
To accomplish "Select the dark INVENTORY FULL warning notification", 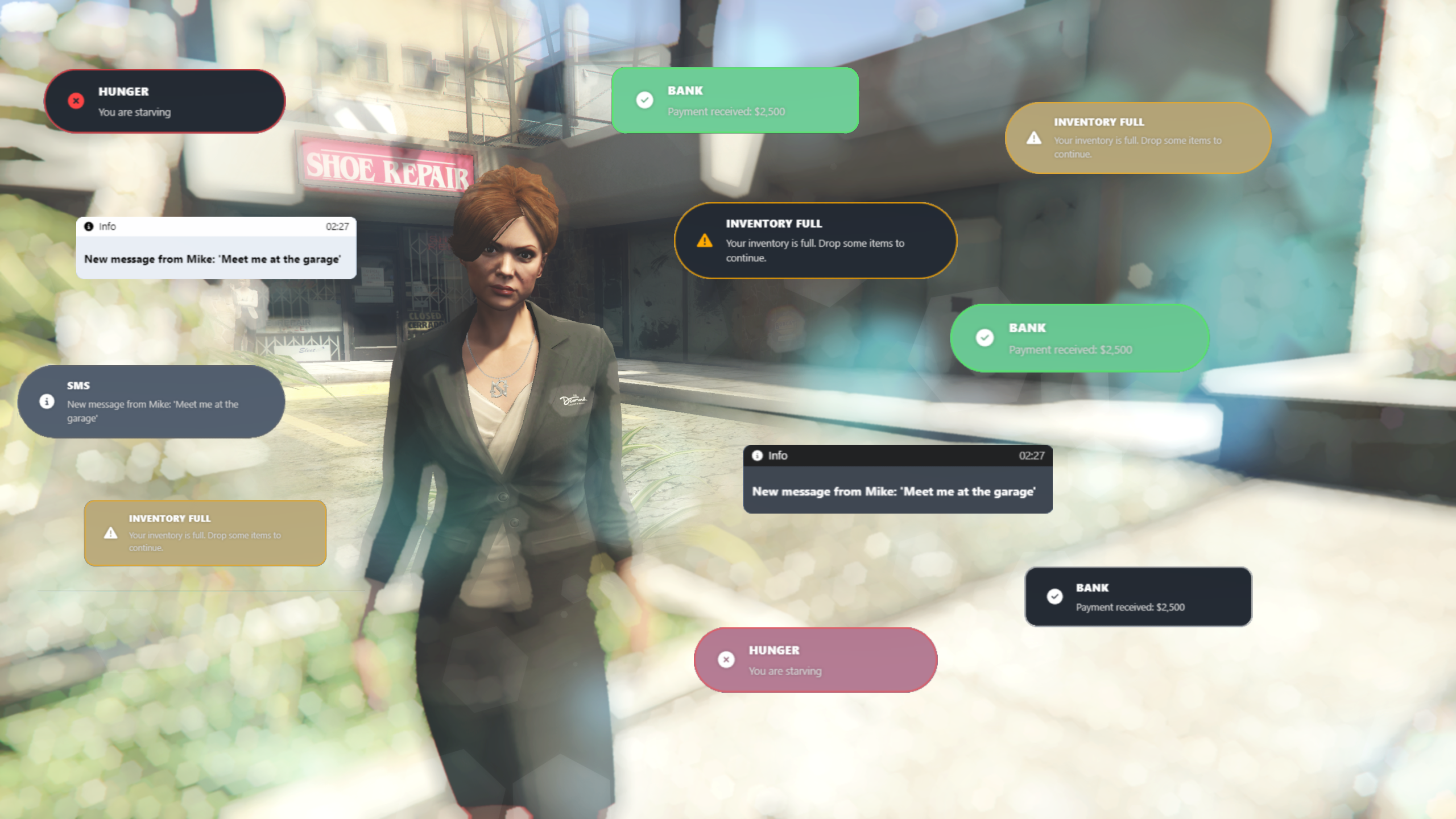I will click(x=816, y=241).
